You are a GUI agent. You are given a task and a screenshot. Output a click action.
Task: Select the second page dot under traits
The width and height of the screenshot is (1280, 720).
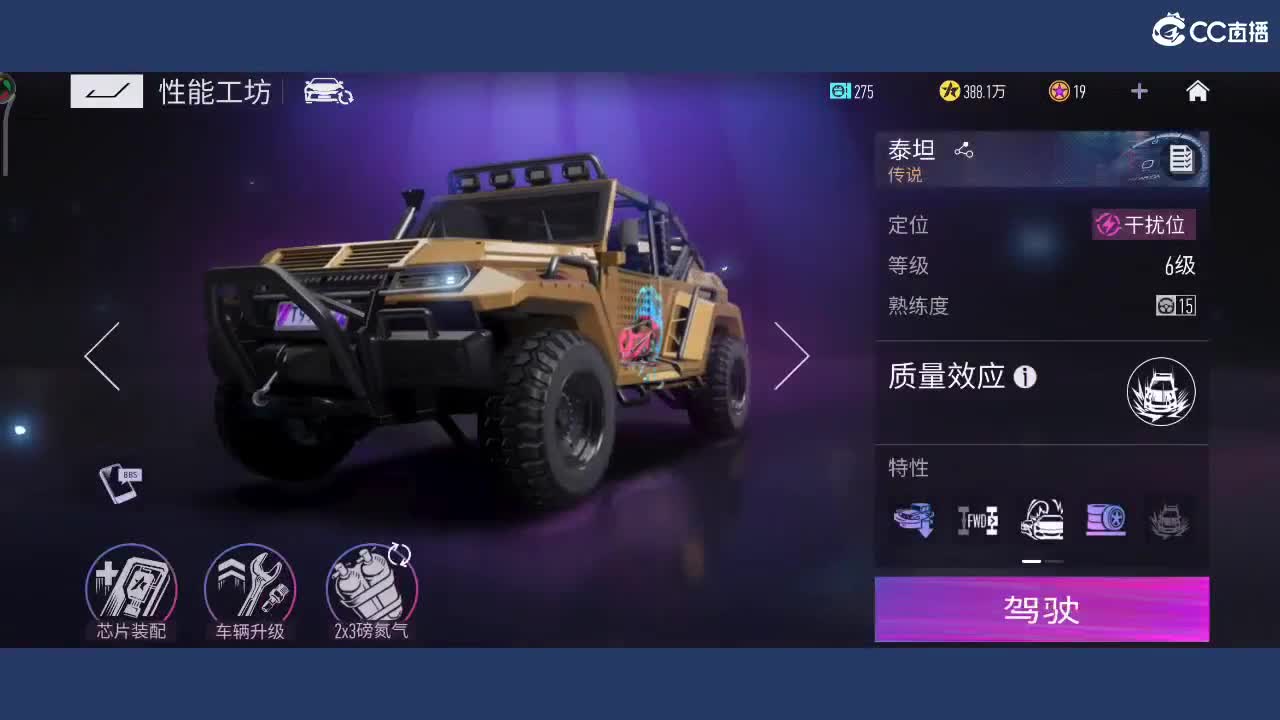tap(1056, 561)
